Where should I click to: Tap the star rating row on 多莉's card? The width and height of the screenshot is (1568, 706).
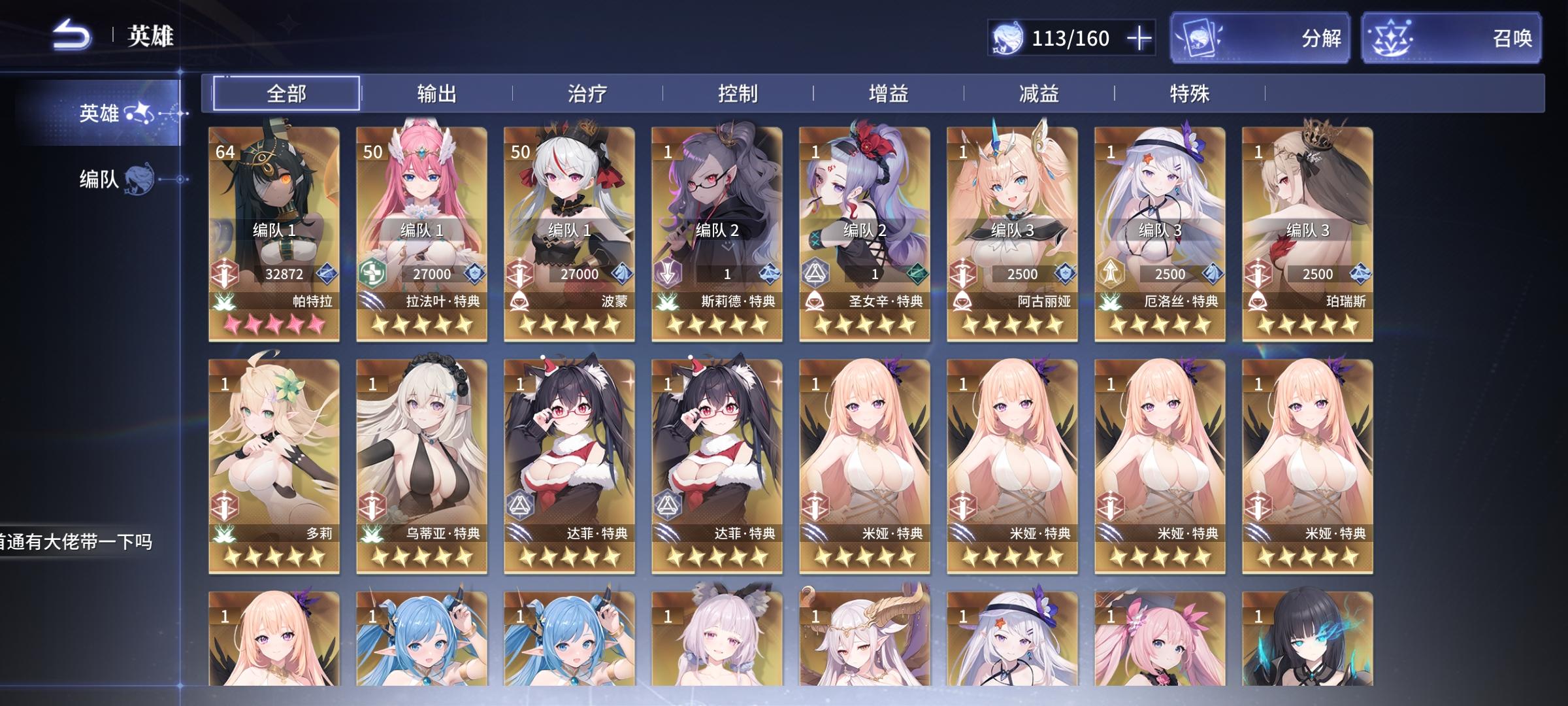(274, 557)
